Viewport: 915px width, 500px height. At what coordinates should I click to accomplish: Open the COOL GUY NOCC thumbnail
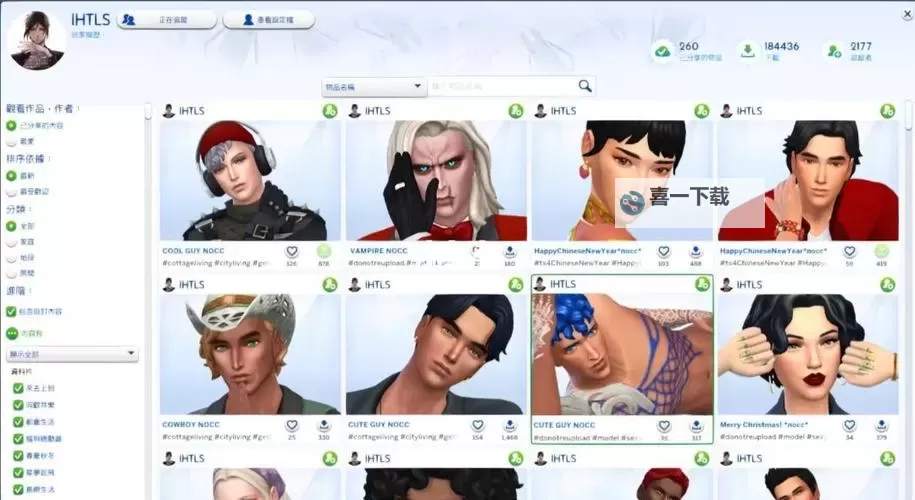(x=250, y=180)
